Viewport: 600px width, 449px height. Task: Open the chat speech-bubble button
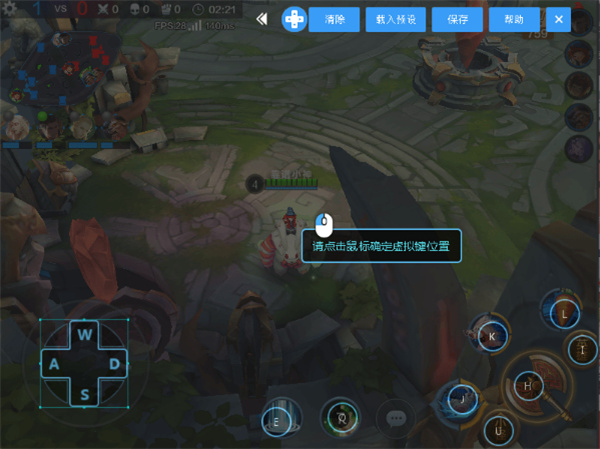pos(396,419)
